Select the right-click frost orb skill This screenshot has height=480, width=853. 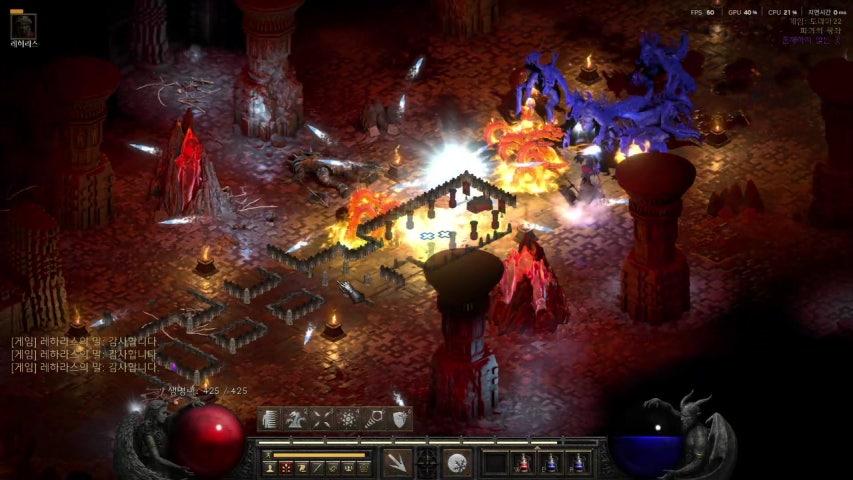point(458,462)
